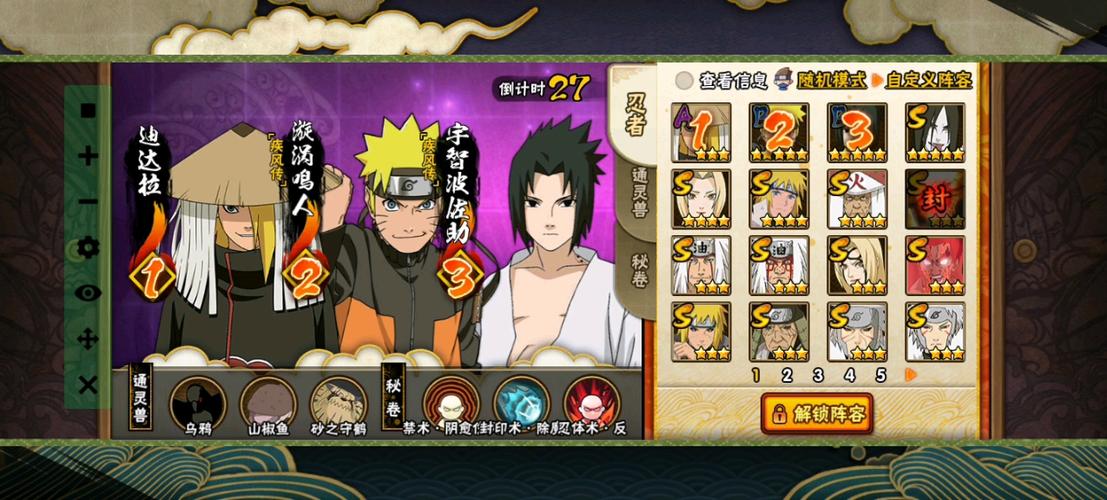Choose the Hokage hat 火 ninja portrait

(x=857, y=198)
